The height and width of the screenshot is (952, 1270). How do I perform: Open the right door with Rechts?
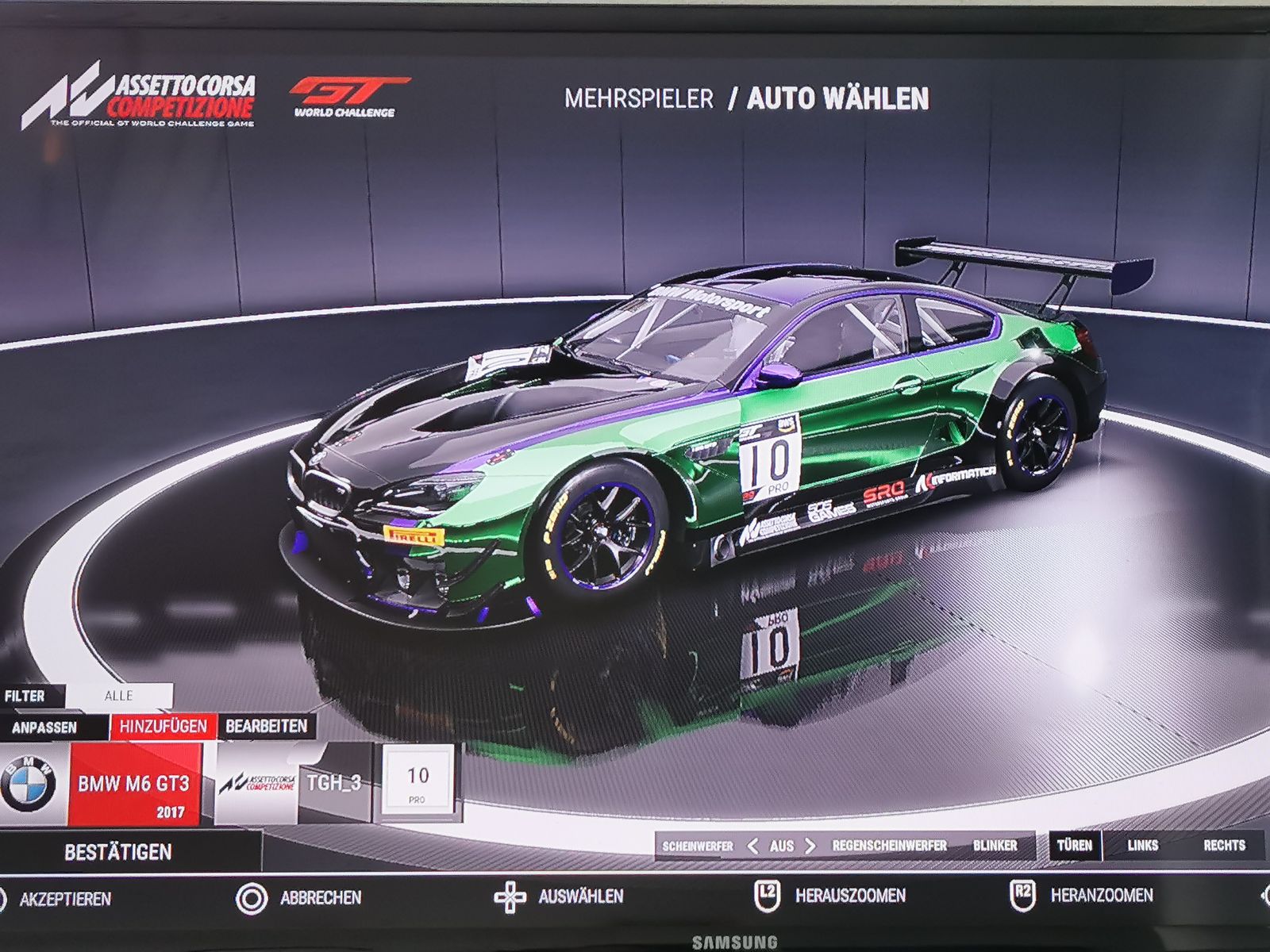pos(1223,846)
